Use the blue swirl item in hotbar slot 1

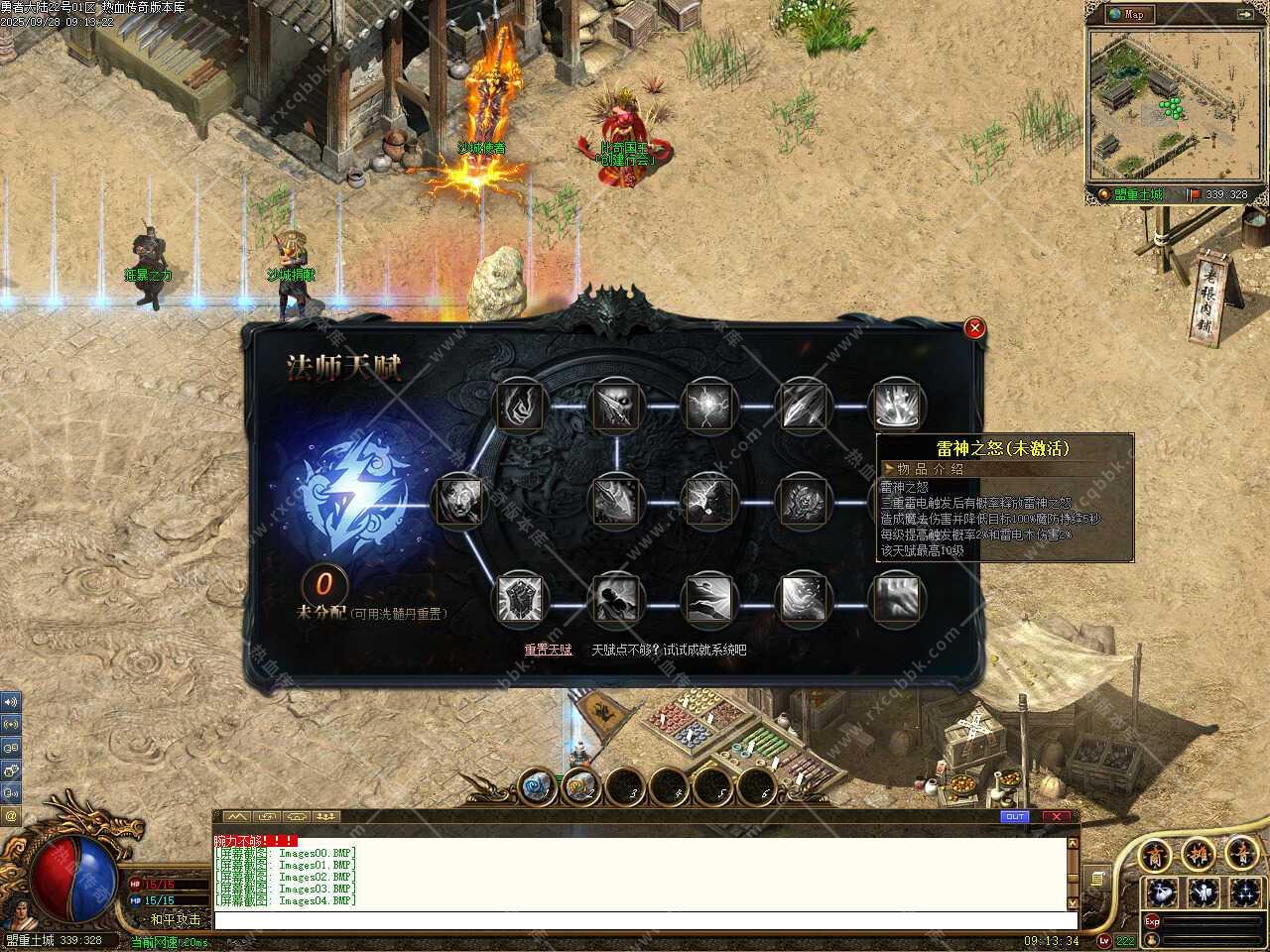point(539,787)
